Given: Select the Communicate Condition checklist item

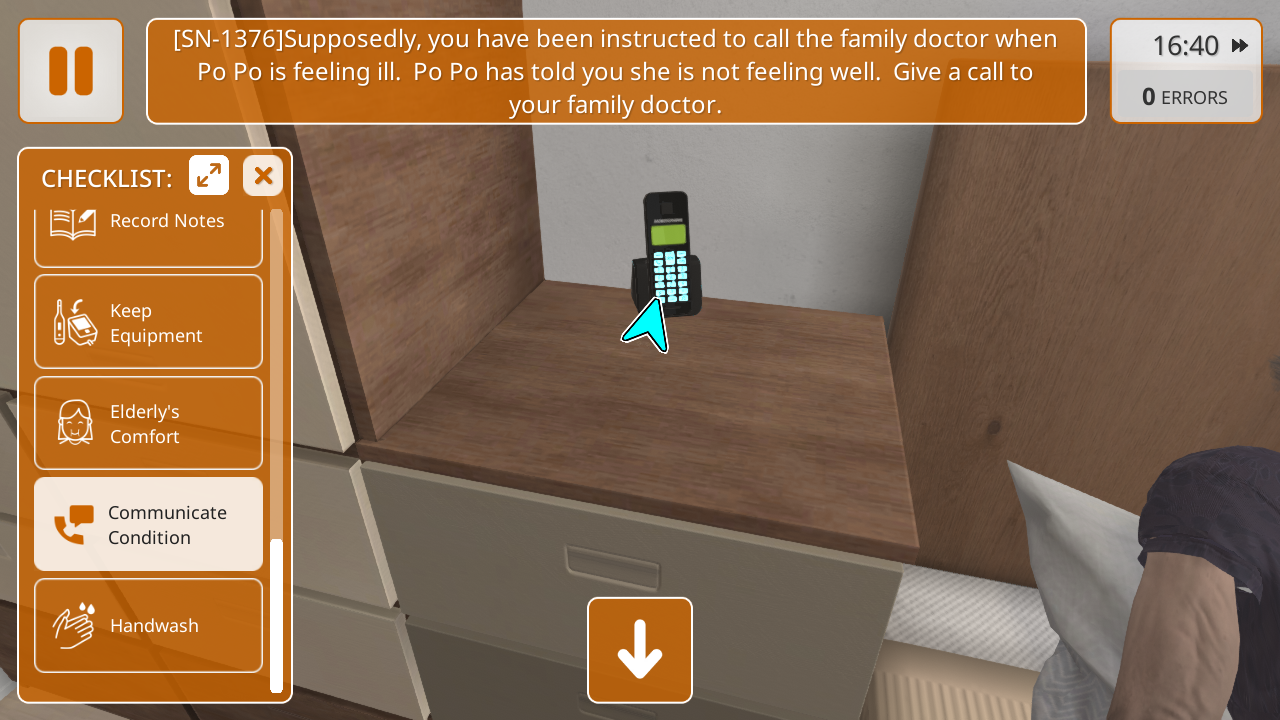Looking at the screenshot, I should 148,524.
